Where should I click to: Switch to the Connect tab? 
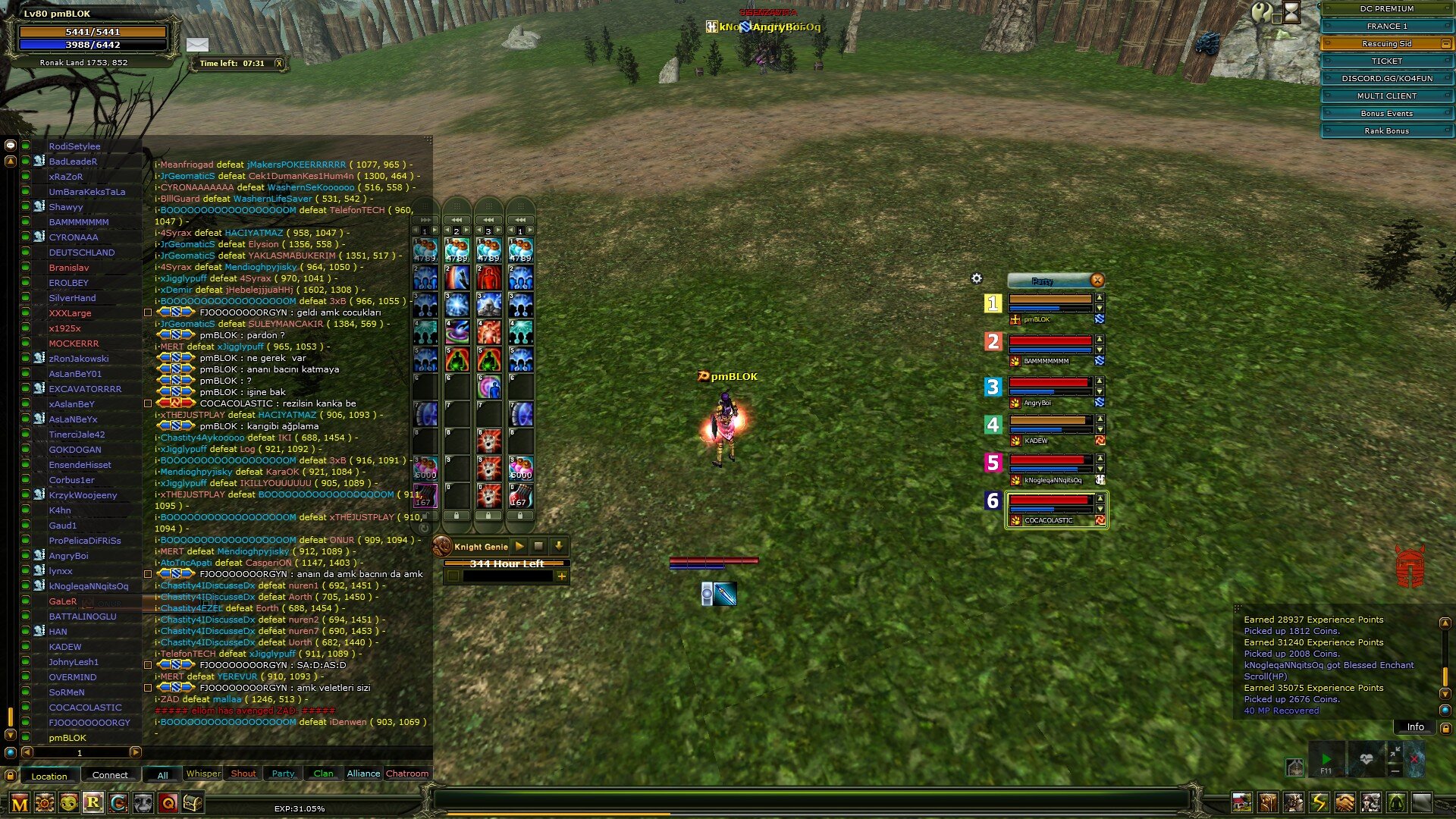110,775
